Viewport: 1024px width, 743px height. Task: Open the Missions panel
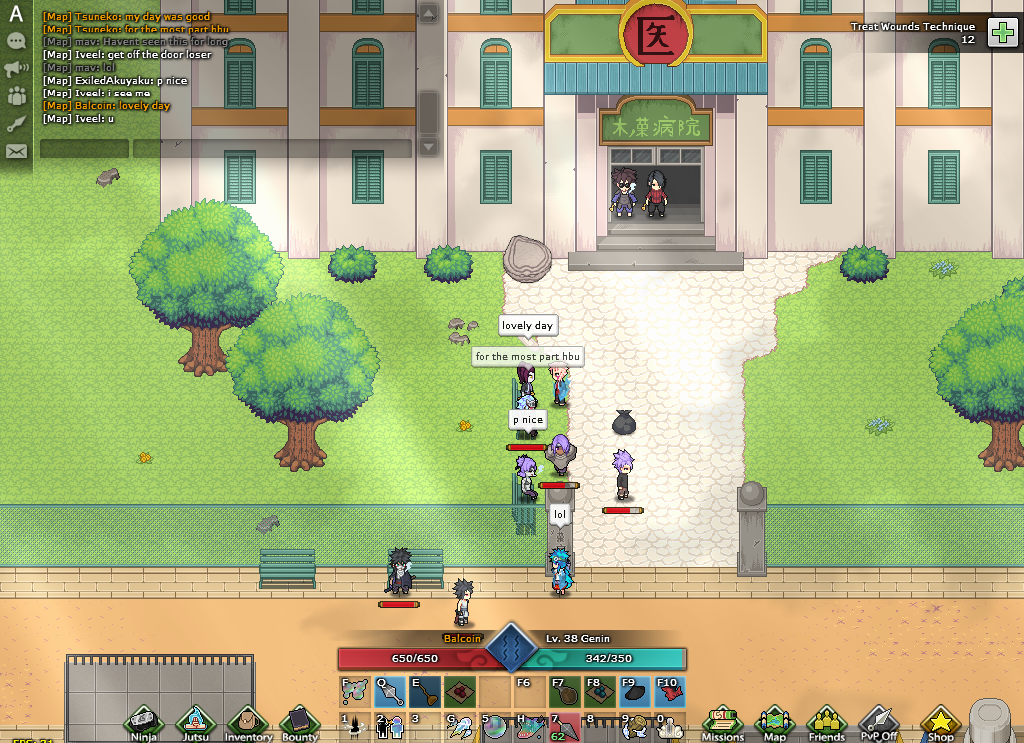(722, 722)
